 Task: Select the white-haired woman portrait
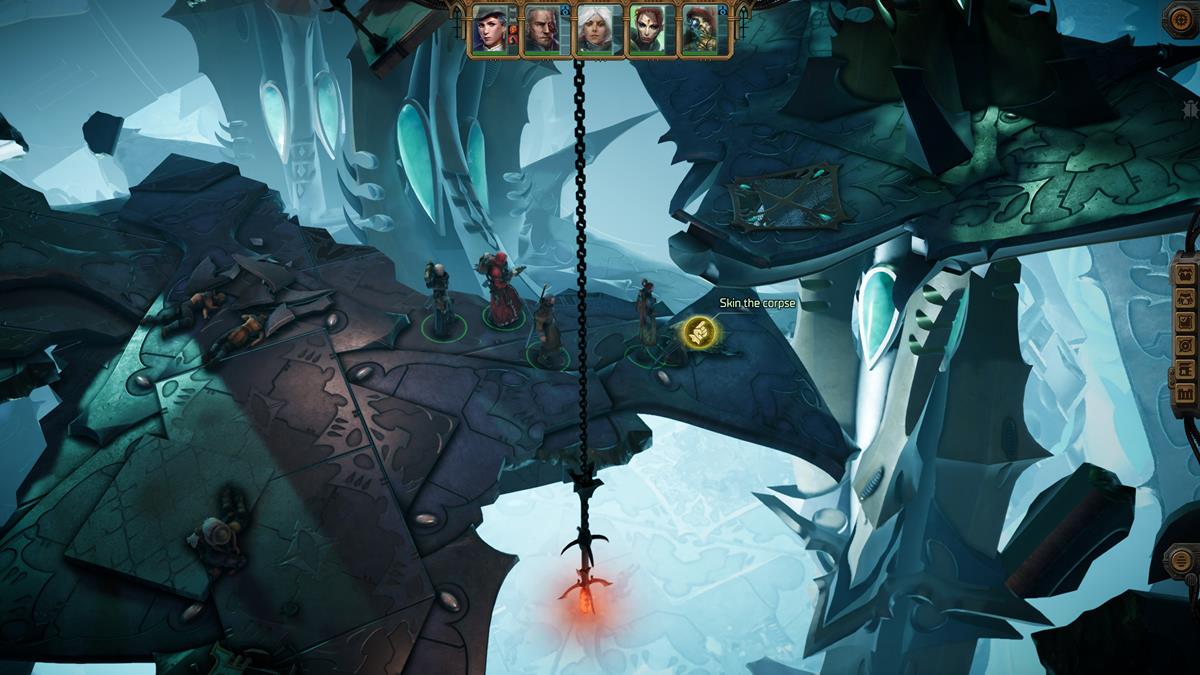594,30
